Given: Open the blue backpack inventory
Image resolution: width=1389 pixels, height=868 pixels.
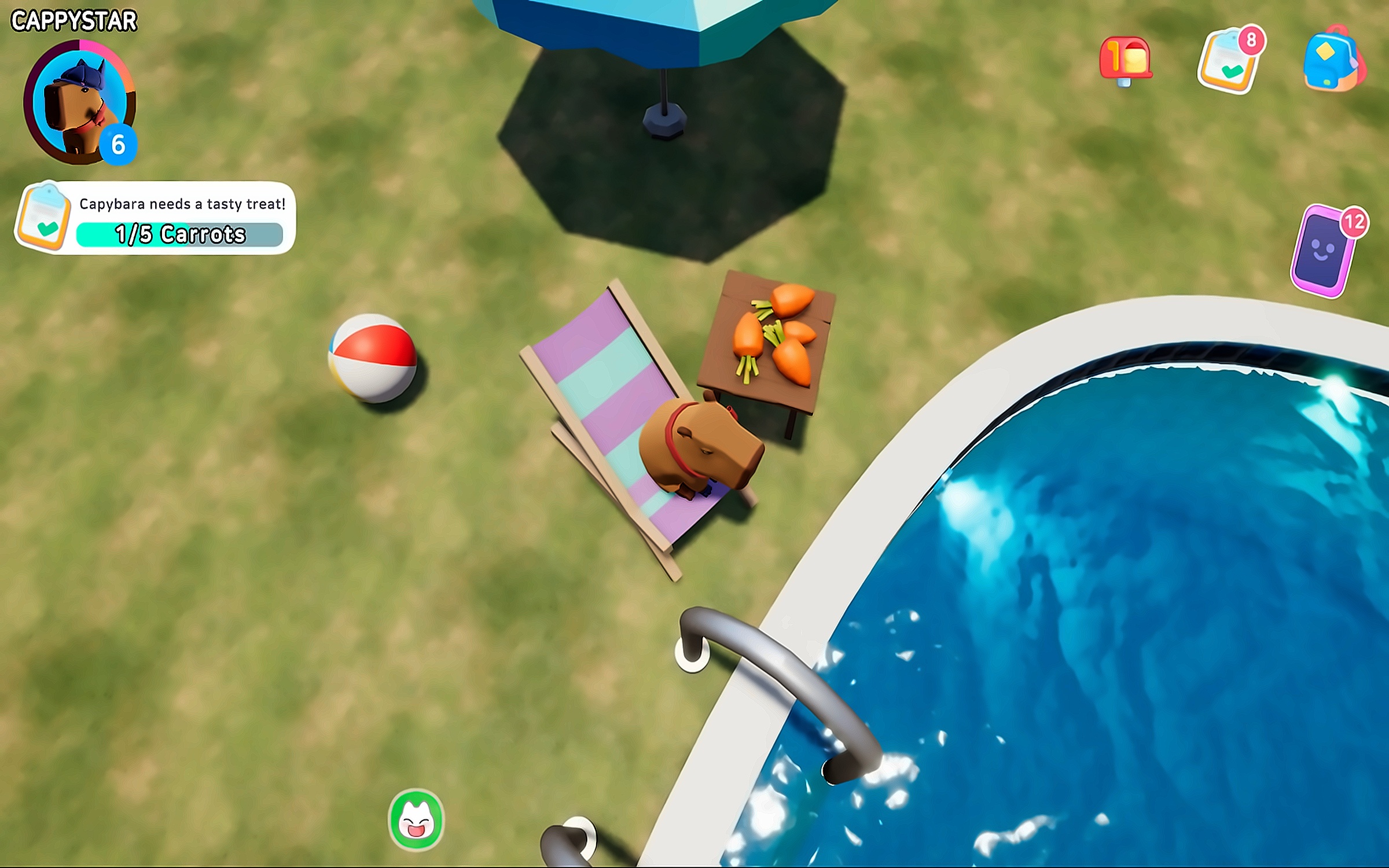Looking at the screenshot, I should click(1333, 60).
